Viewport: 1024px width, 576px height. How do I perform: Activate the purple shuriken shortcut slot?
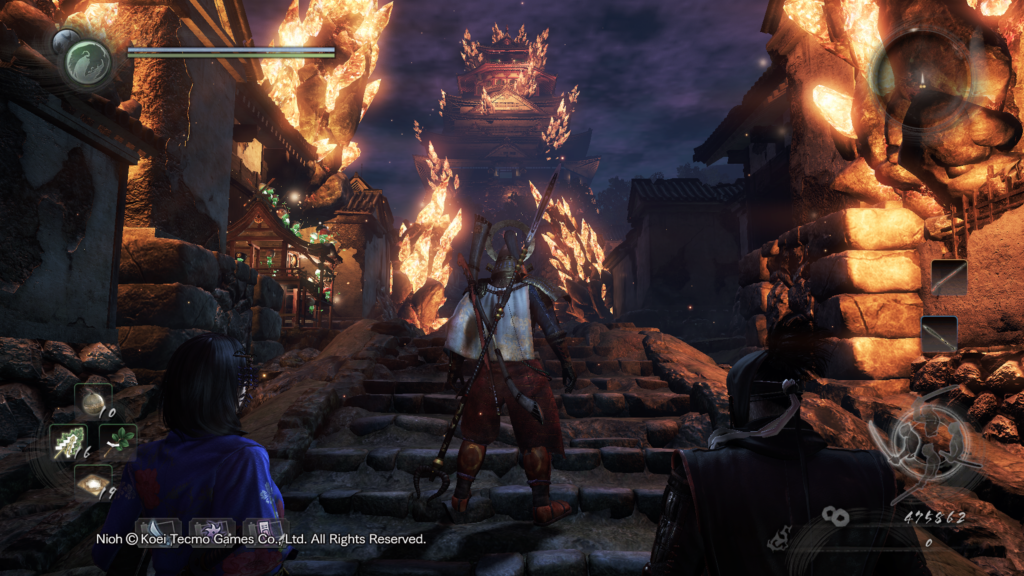tap(212, 530)
